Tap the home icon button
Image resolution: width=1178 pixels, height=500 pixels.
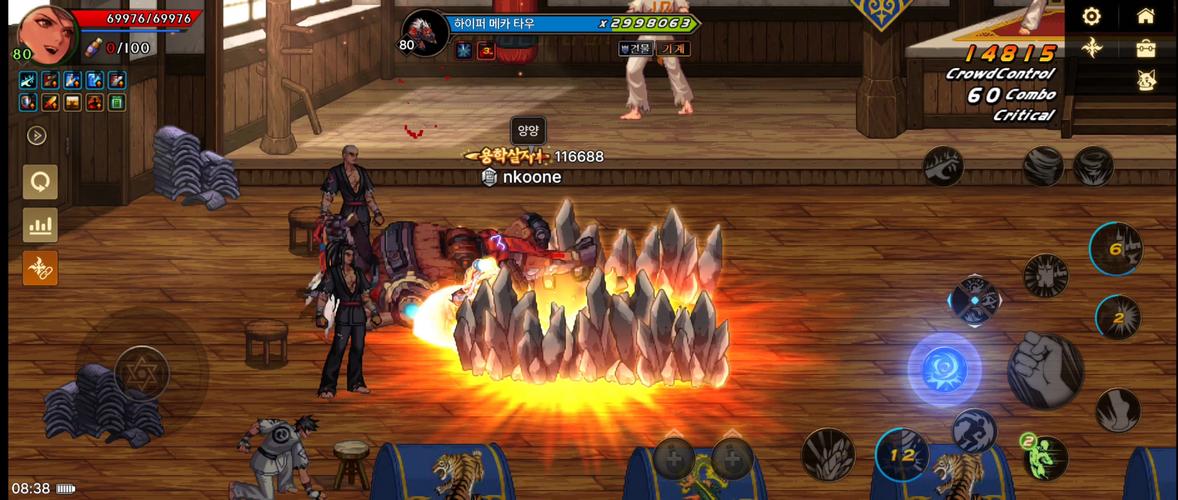[1146, 16]
